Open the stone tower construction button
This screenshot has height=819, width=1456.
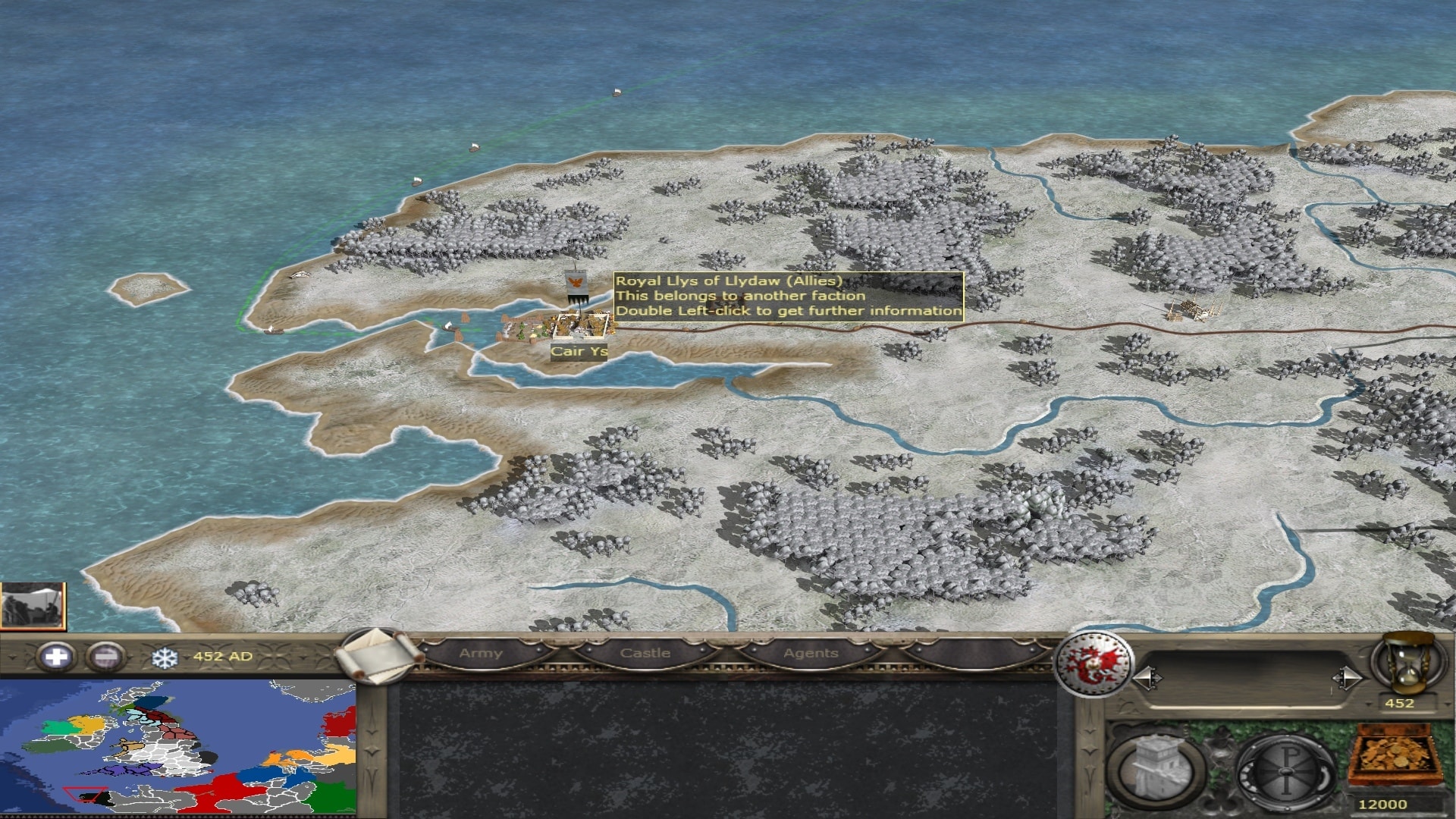(1156, 770)
